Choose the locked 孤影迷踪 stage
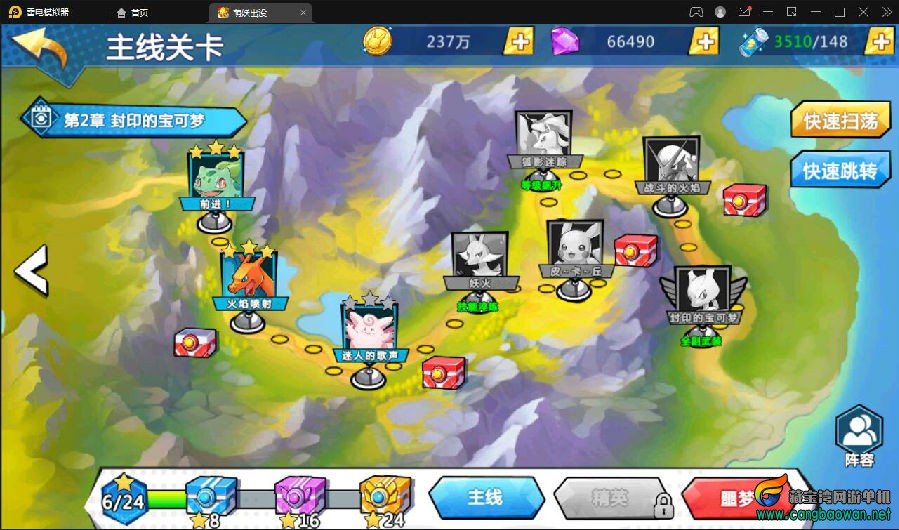899x530 pixels. coord(543,138)
